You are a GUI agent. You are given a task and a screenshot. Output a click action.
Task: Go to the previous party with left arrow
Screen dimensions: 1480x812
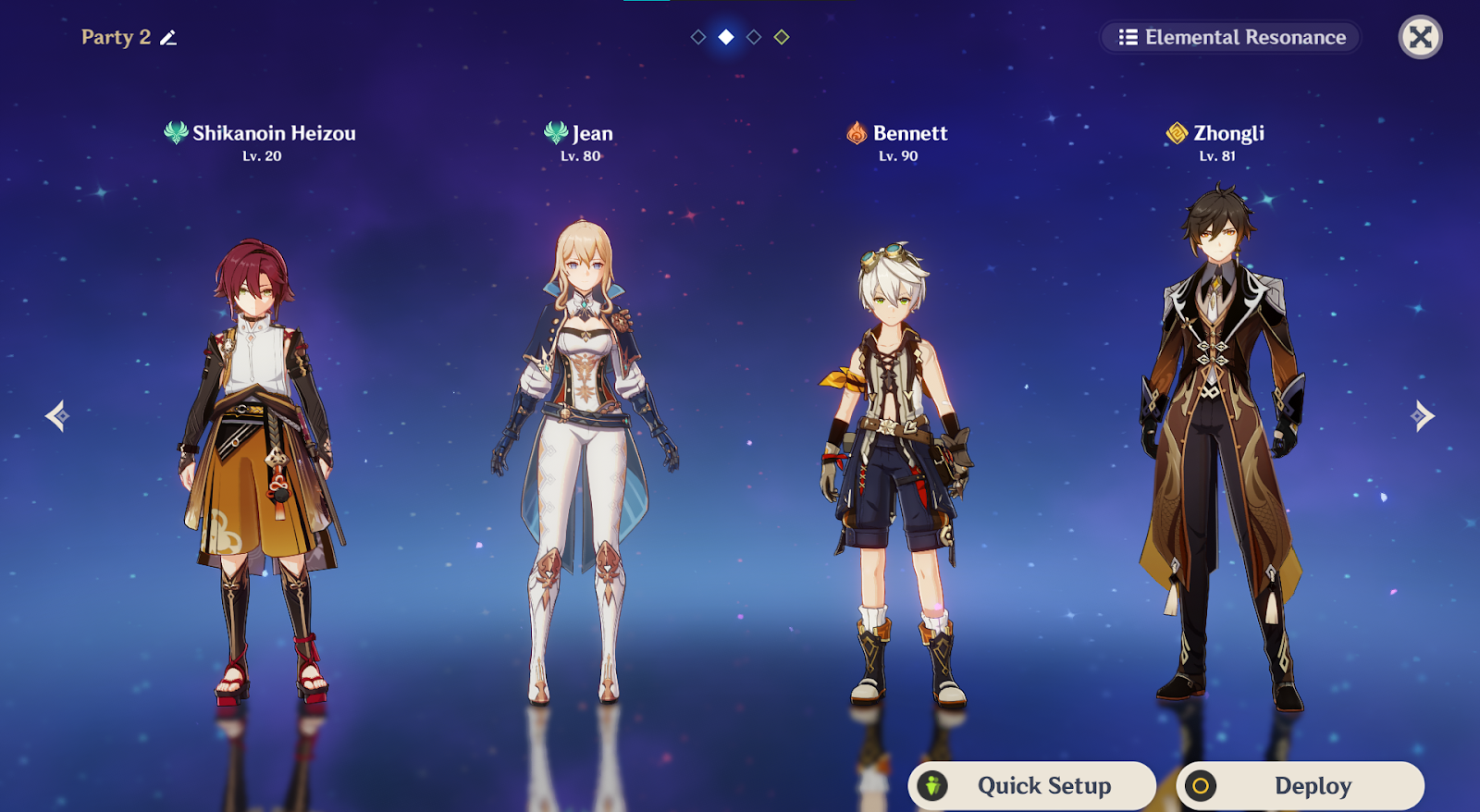click(x=57, y=416)
